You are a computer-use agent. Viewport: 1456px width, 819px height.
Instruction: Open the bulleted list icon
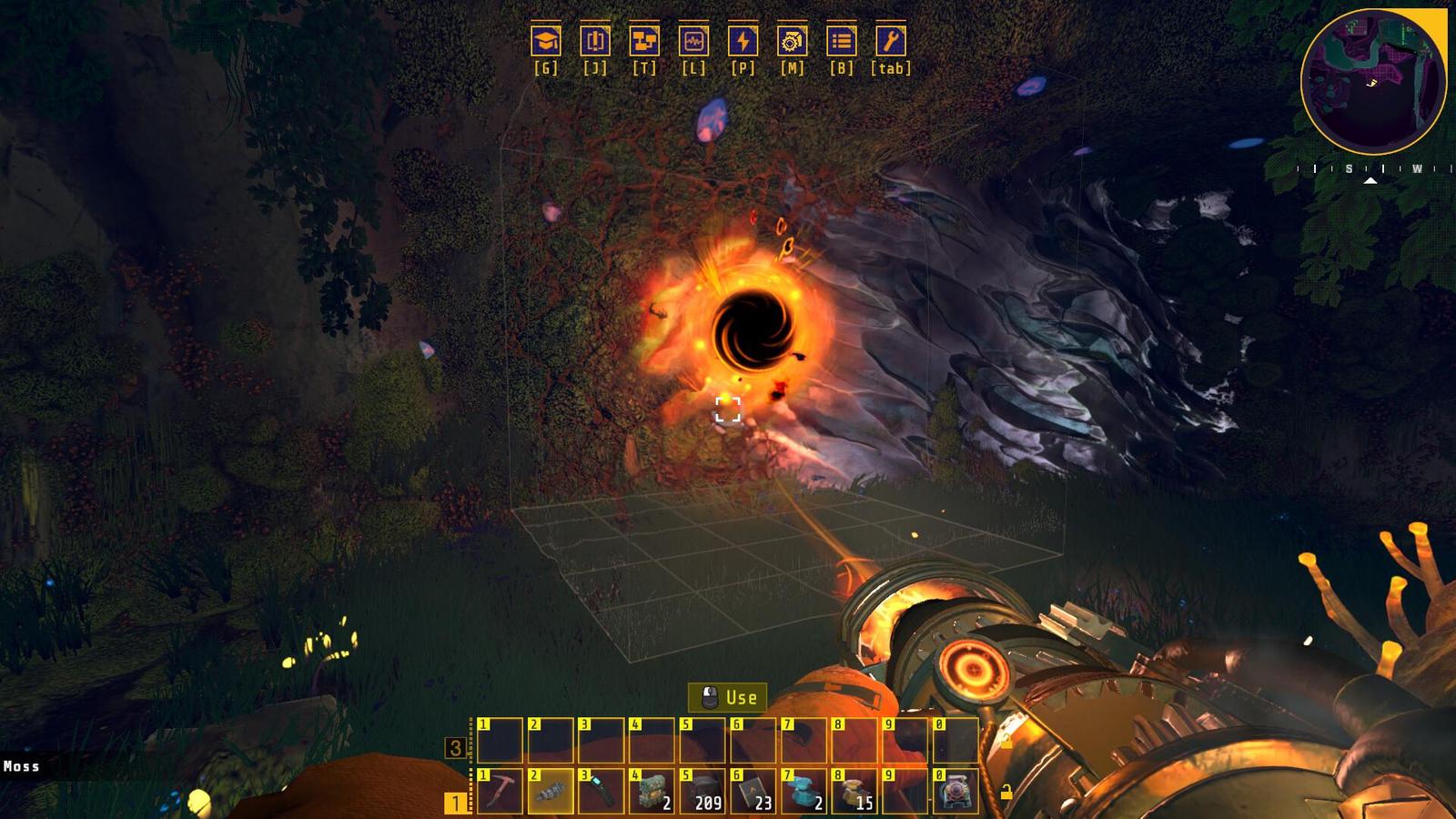click(x=842, y=41)
